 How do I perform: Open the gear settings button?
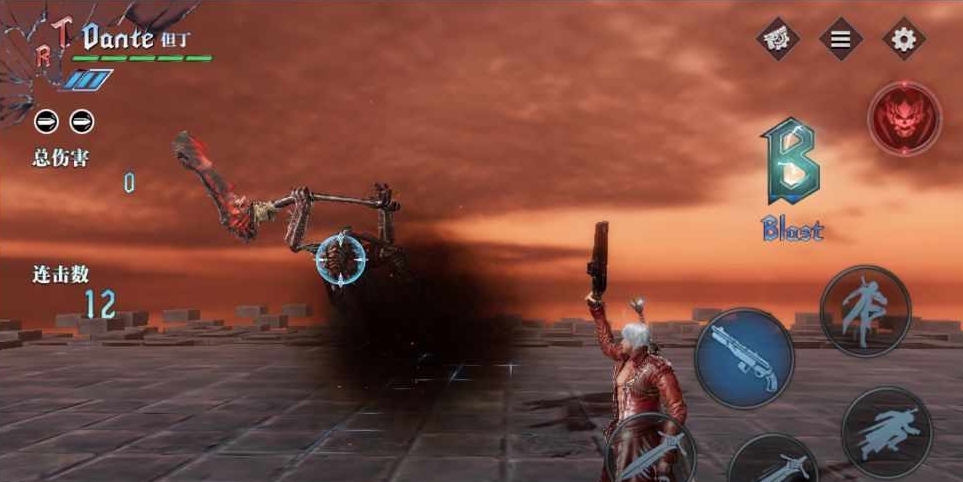point(903,39)
